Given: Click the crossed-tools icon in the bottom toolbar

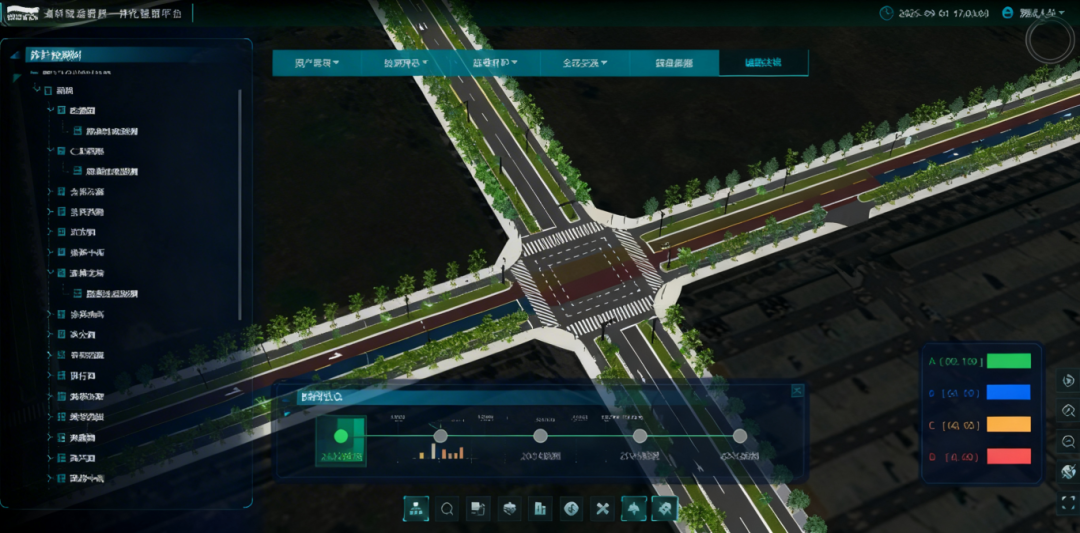Looking at the screenshot, I should [x=602, y=509].
